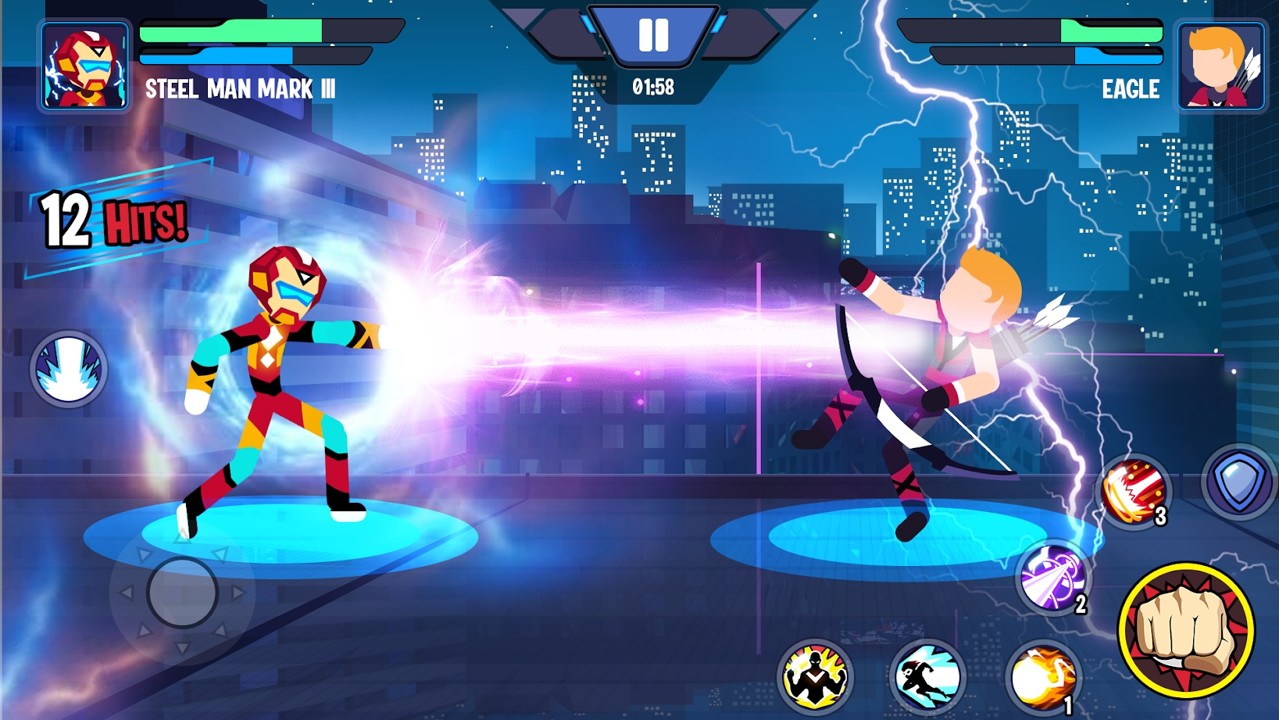This screenshot has width=1279, height=720.
Task: Tap the fist punch attack button
Action: (1186, 629)
